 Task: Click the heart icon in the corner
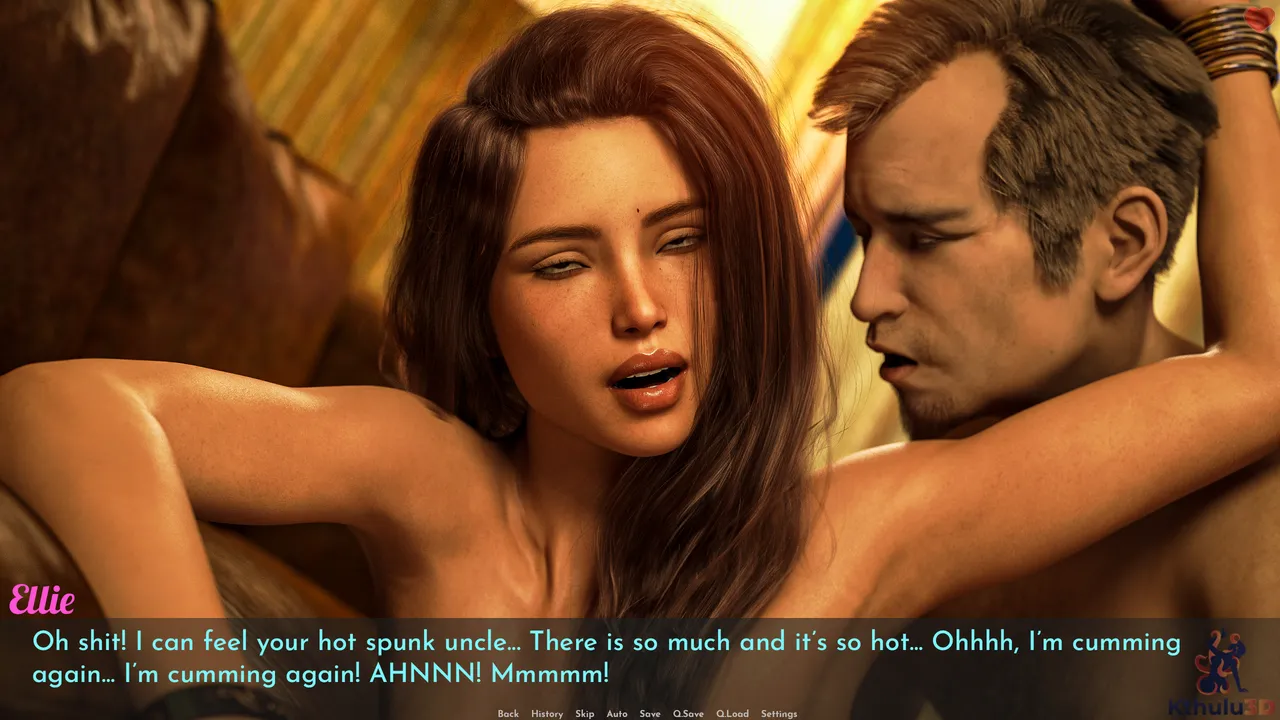coord(1258,18)
